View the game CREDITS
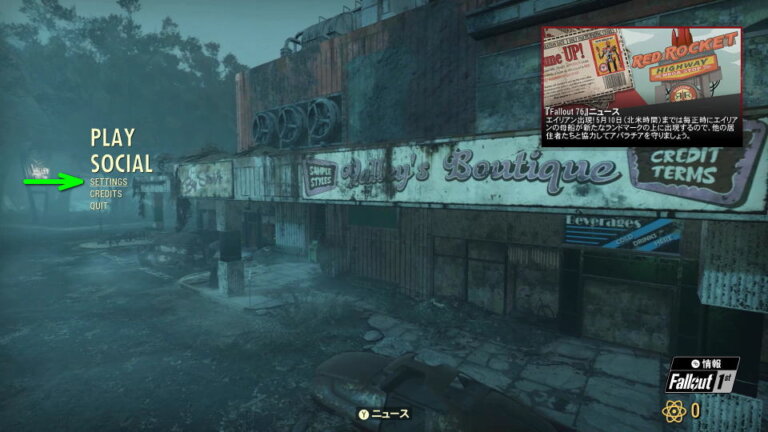Screen dimensions: 768x432 pyautogui.click(x=106, y=194)
